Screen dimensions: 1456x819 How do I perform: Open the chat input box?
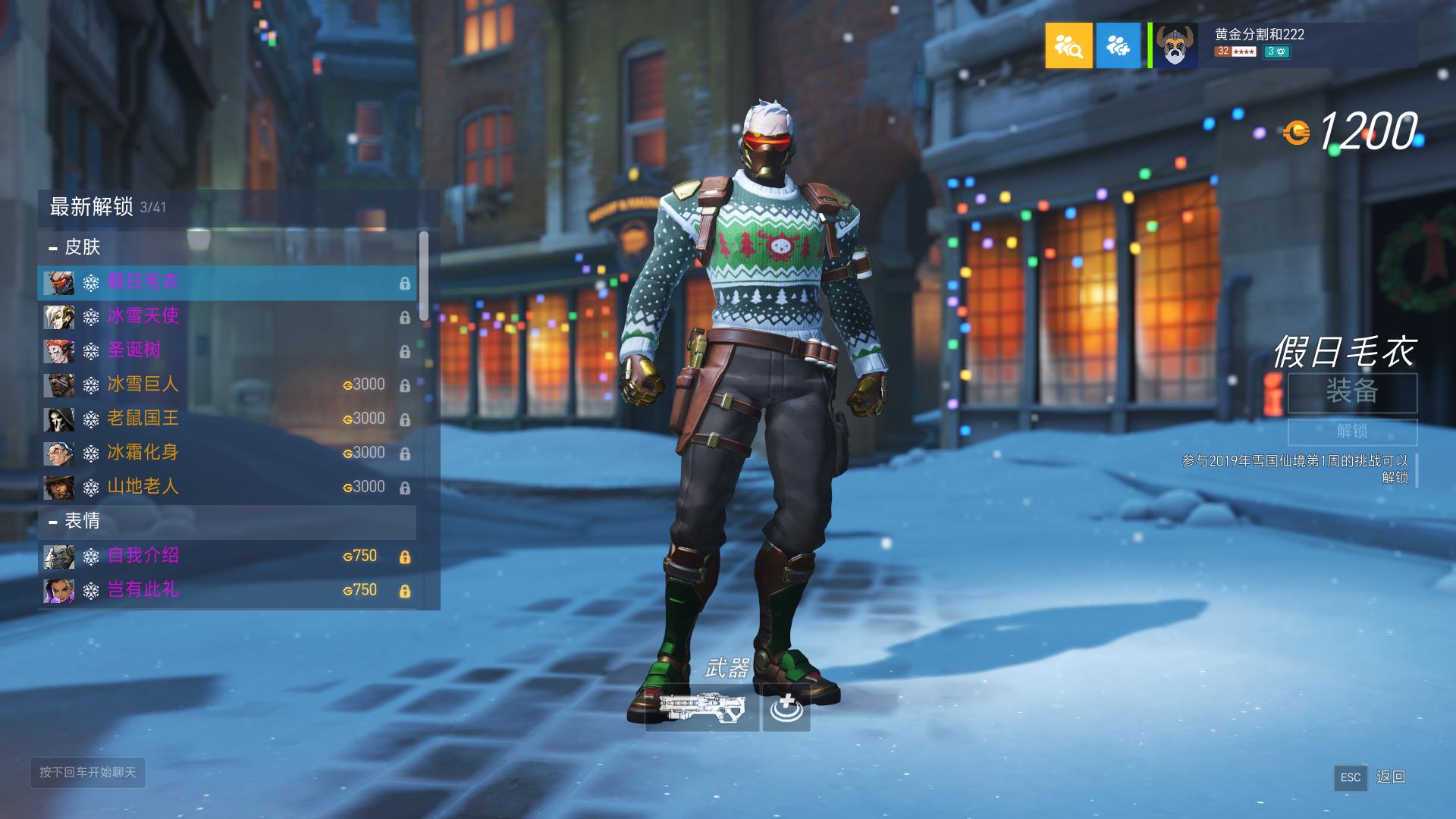click(88, 773)
